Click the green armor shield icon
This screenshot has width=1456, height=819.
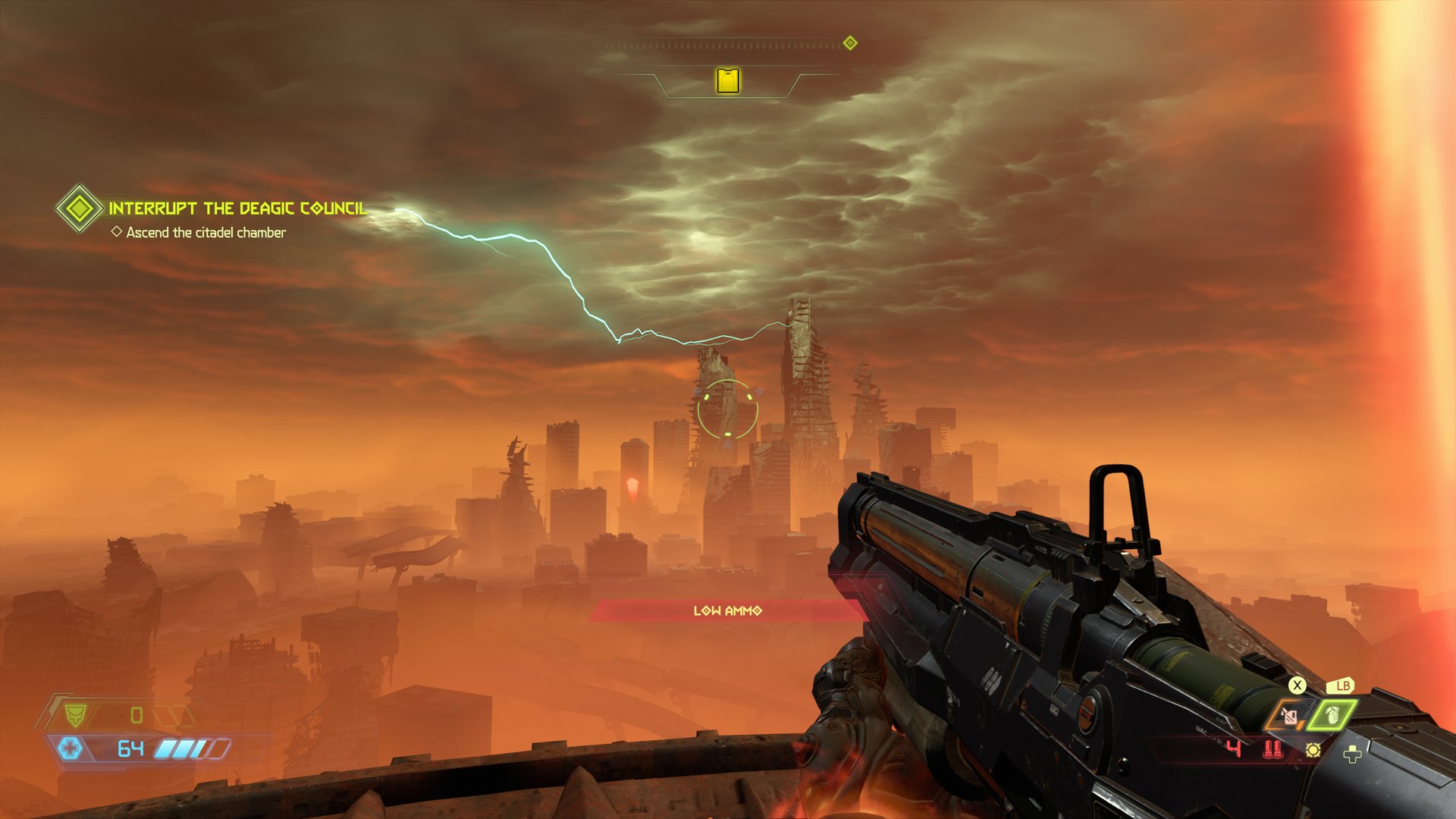pyautogui.click(x=75, y=714)
